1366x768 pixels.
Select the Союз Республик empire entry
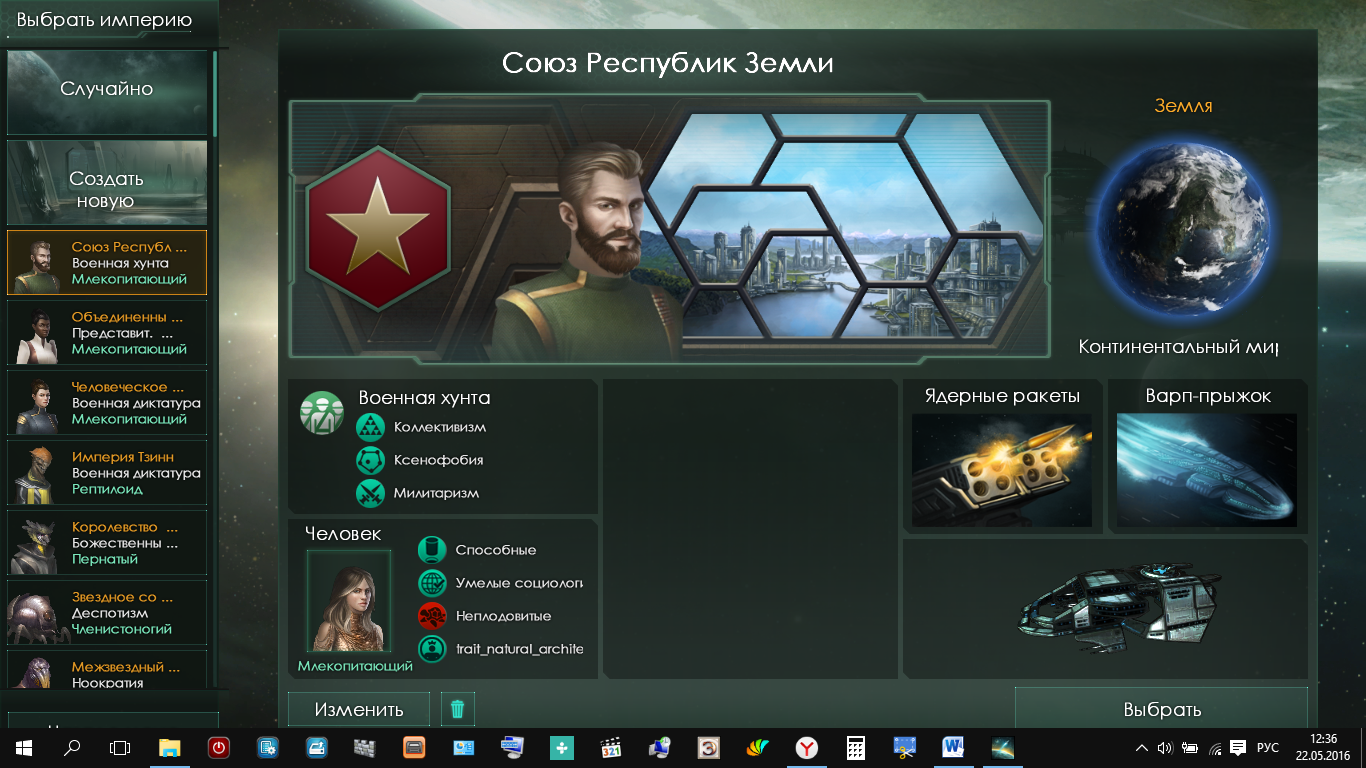tap(107, 263)
